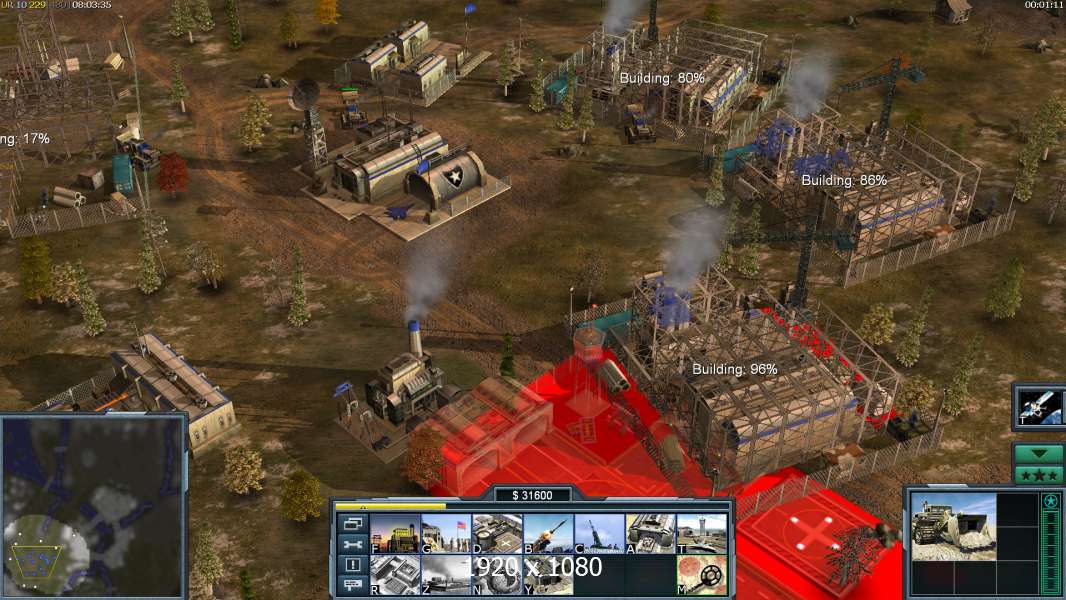1066x600 pixels.
Task: Select the dome structure build icon (N)
Action: (497, 575)
